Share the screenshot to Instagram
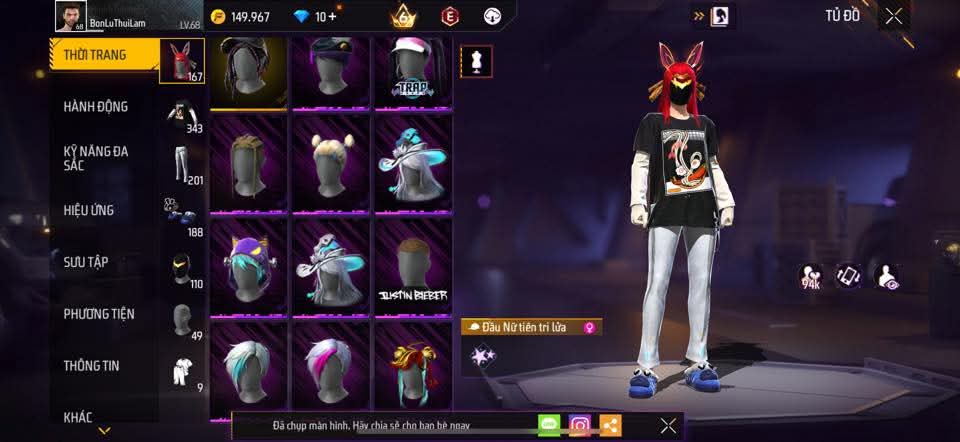The image size is (960, 442). (580, 425)
